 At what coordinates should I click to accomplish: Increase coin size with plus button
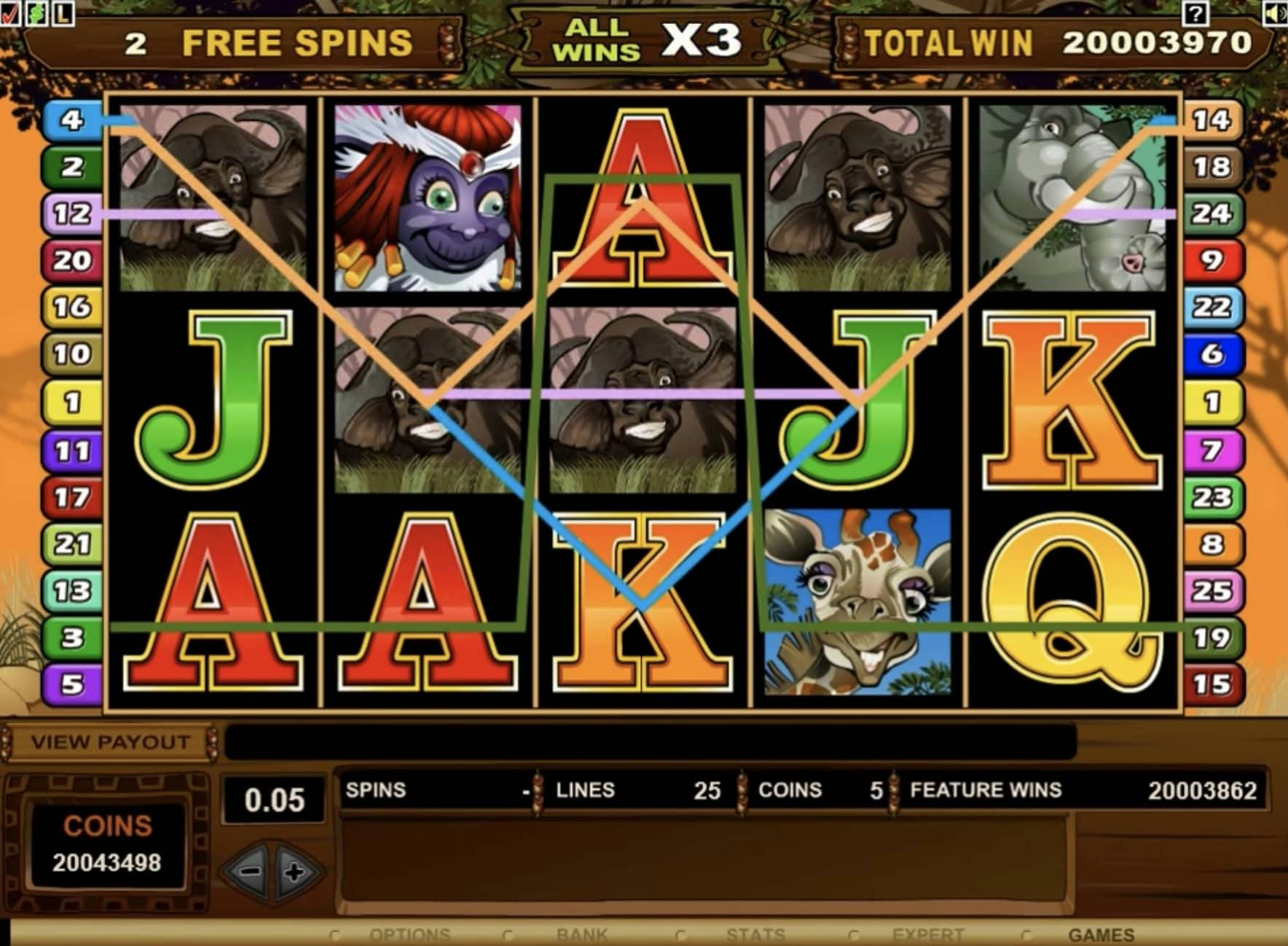pos(295,872)
